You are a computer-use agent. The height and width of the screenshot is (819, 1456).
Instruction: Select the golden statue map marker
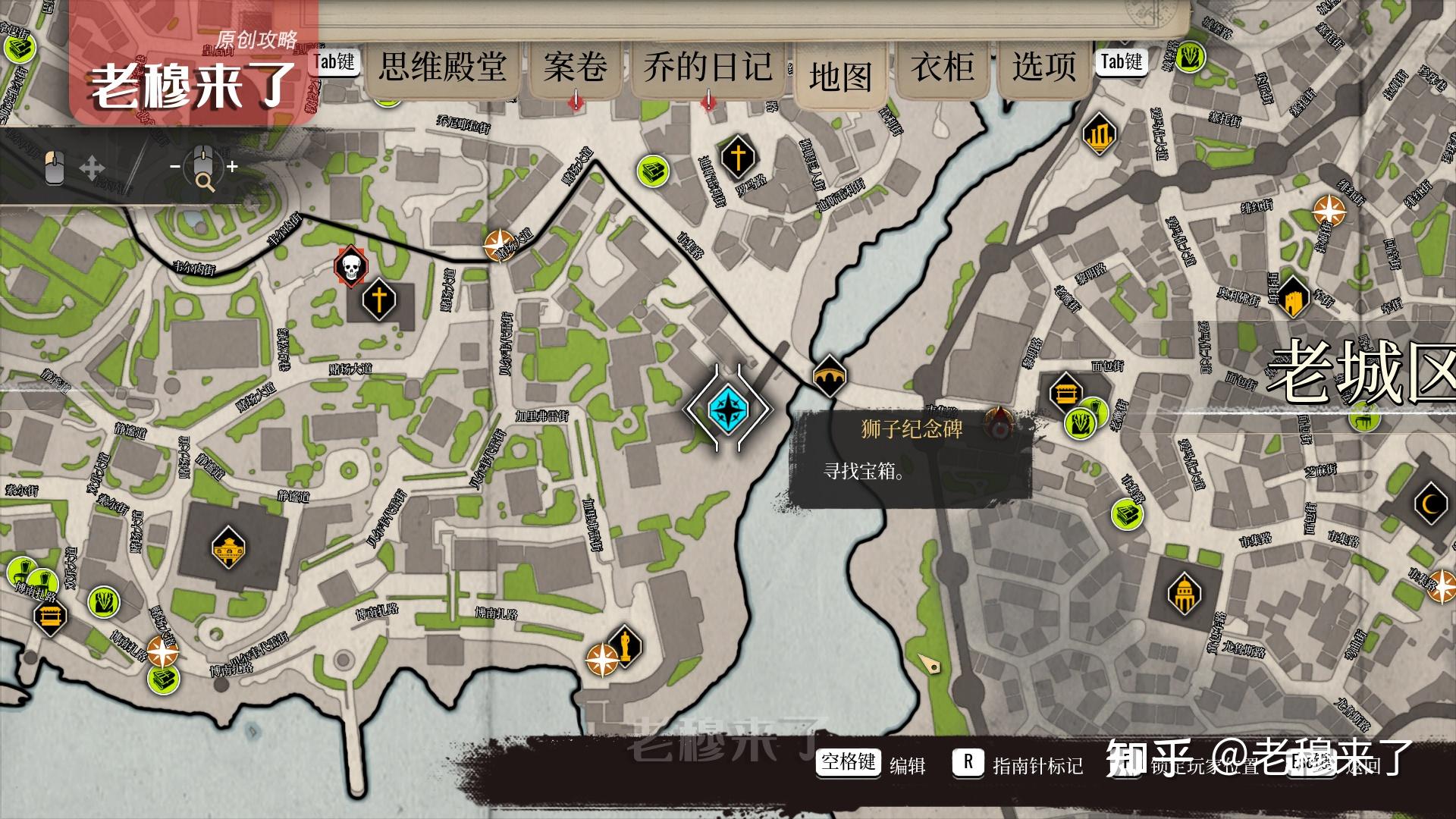pos(625,647)
